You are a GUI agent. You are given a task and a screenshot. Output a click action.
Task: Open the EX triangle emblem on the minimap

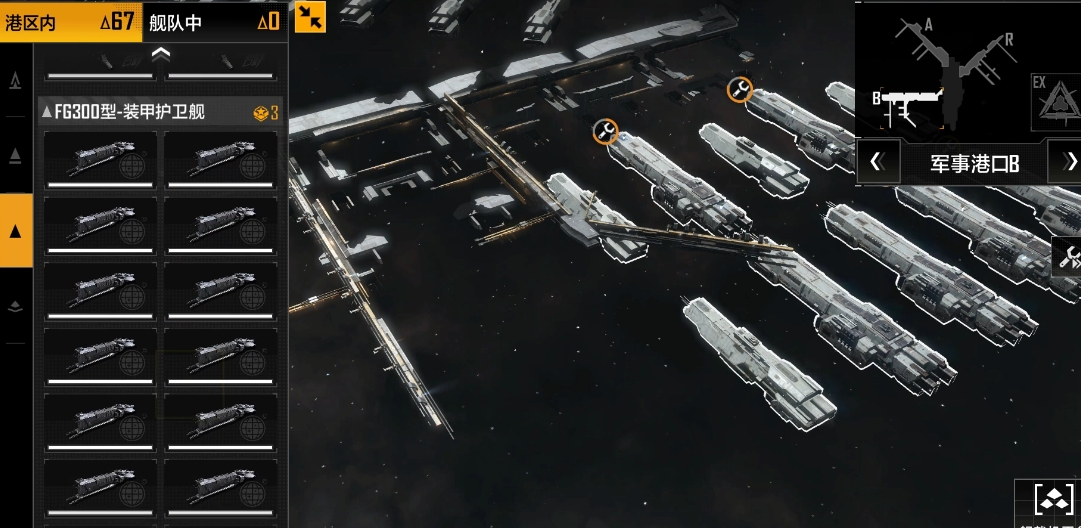(x=1052, y=97)
